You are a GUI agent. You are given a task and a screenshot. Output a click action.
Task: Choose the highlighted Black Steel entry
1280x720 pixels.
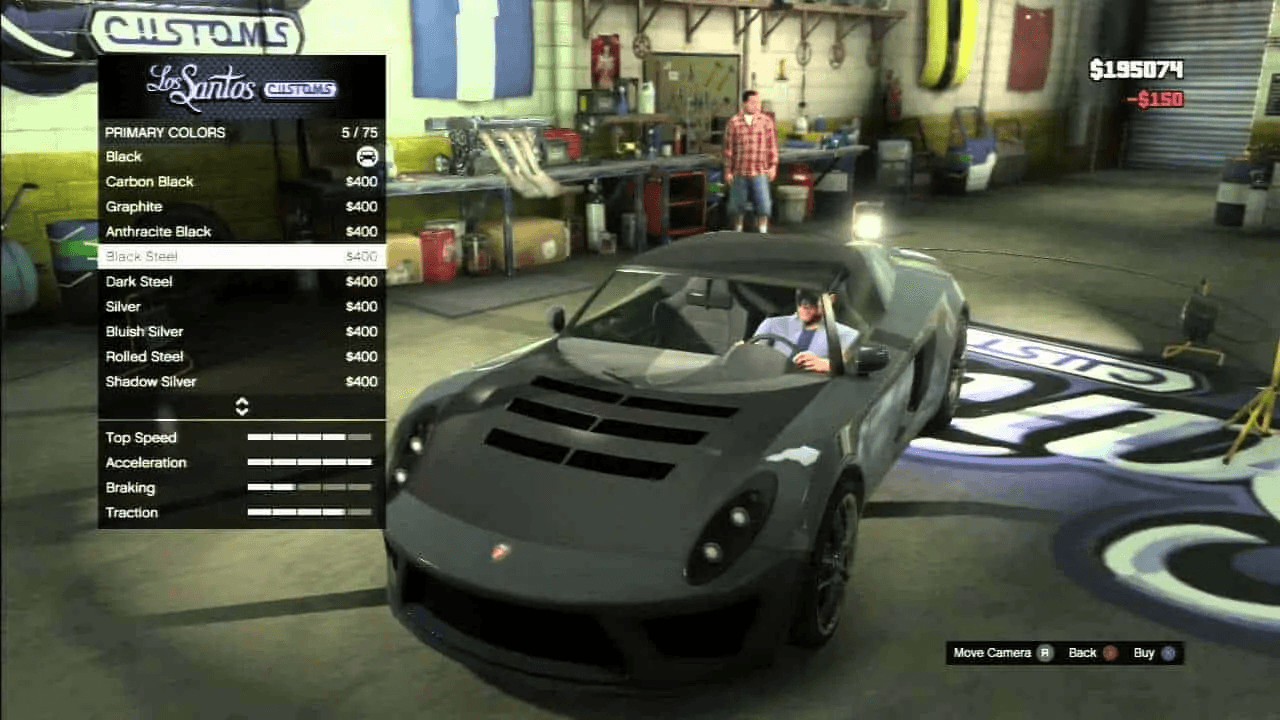tap(241, 257)
